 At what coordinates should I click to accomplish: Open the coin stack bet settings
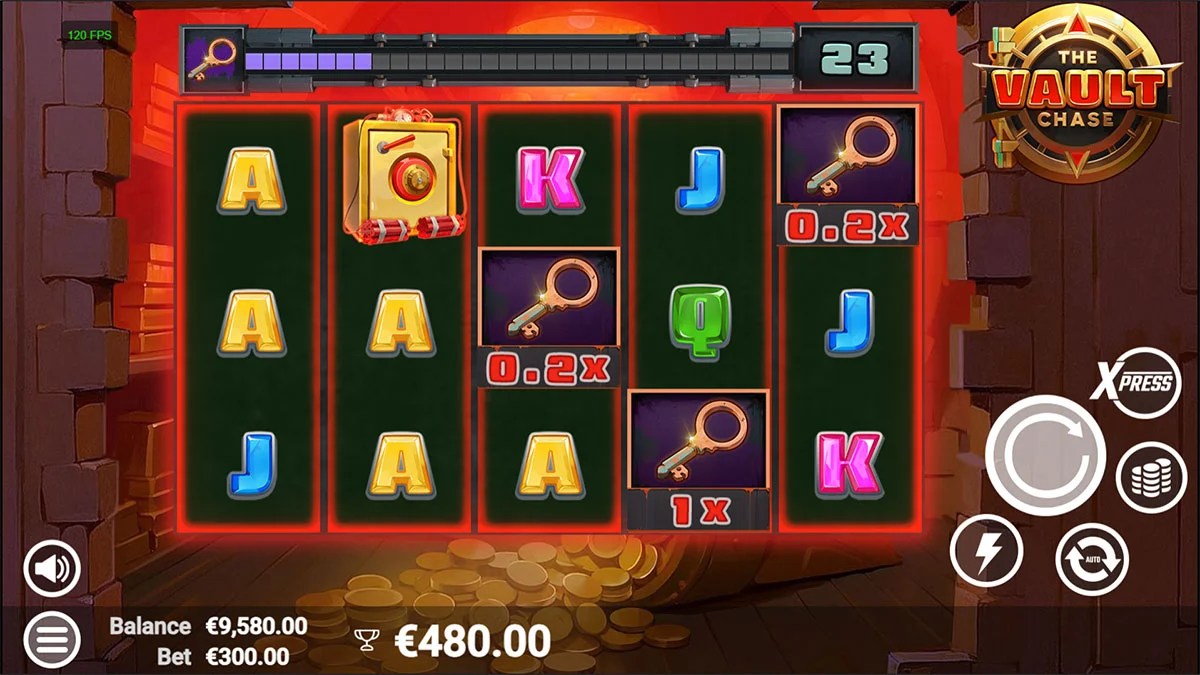pos(1150,478)
